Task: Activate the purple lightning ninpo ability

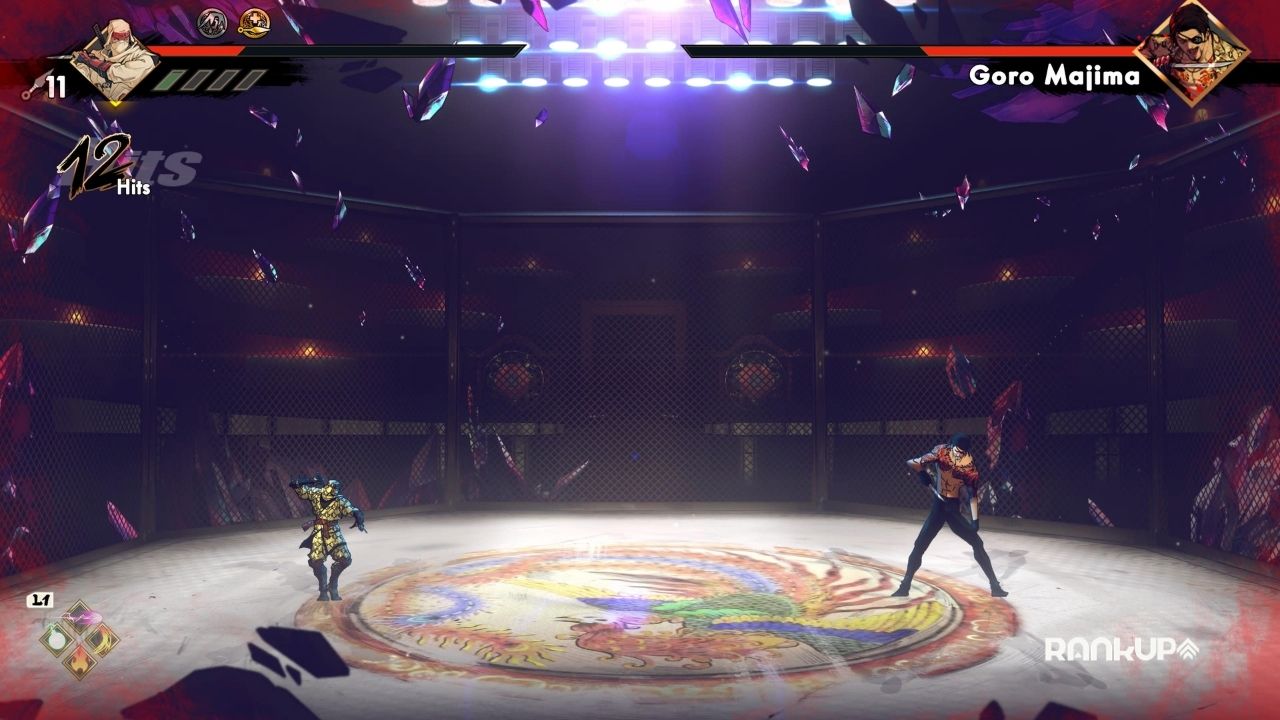Action: point(79,618)
